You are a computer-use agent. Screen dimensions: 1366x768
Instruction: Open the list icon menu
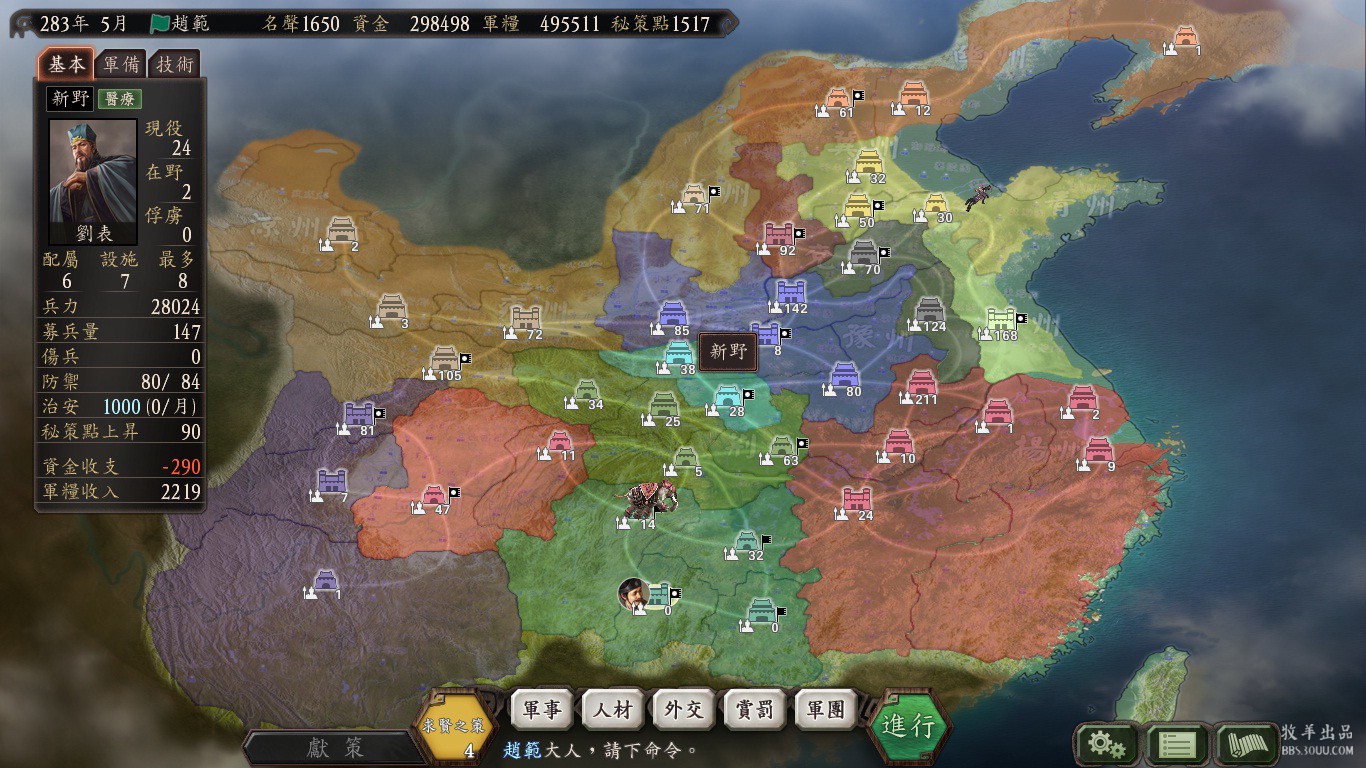click(x=1177, y=744)
